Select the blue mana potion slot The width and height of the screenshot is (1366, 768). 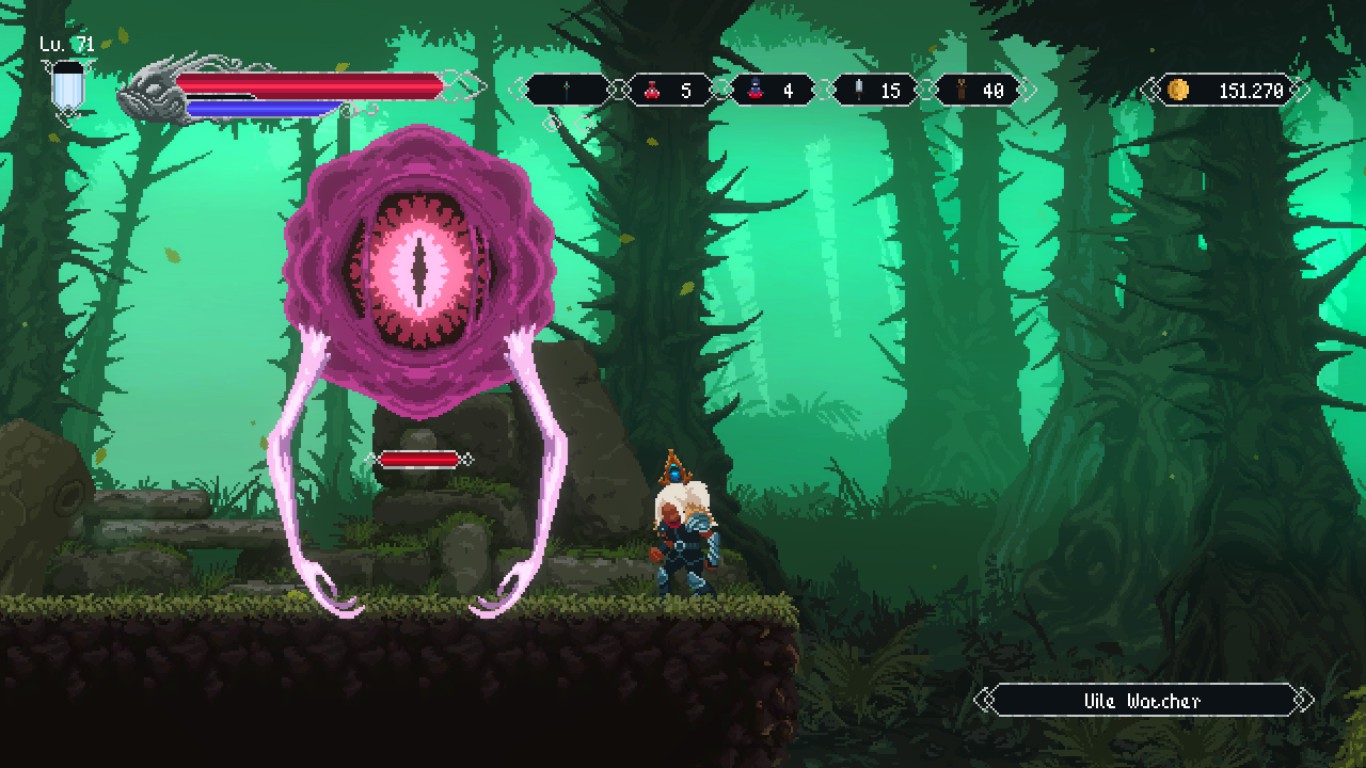point(771,91)
